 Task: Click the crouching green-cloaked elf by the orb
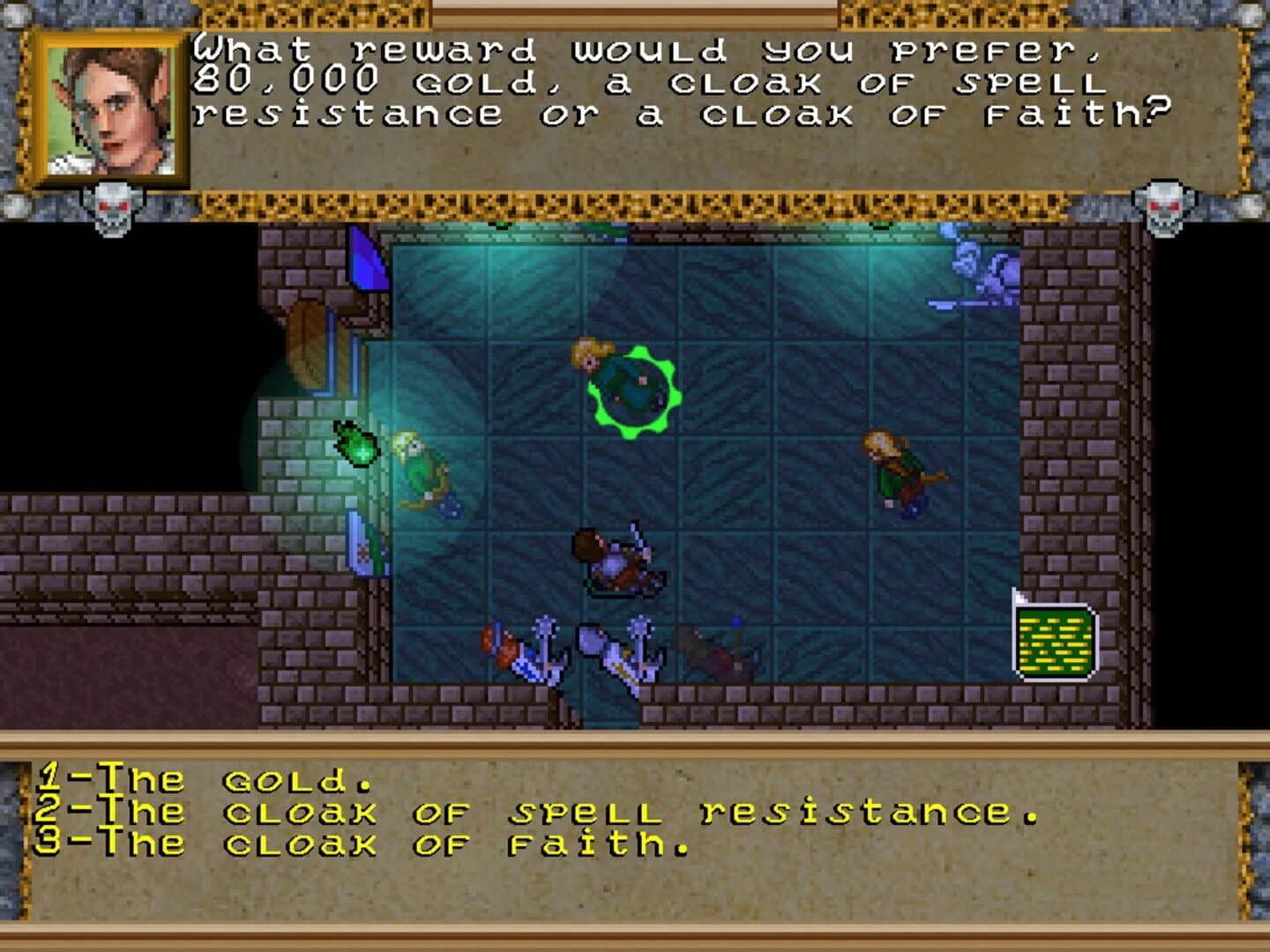(423, 467)
